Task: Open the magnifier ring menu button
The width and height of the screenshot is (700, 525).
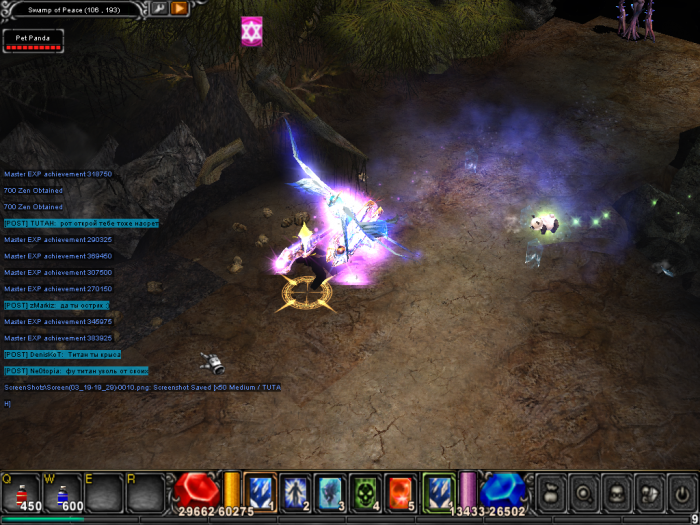Action: (583, 491)
